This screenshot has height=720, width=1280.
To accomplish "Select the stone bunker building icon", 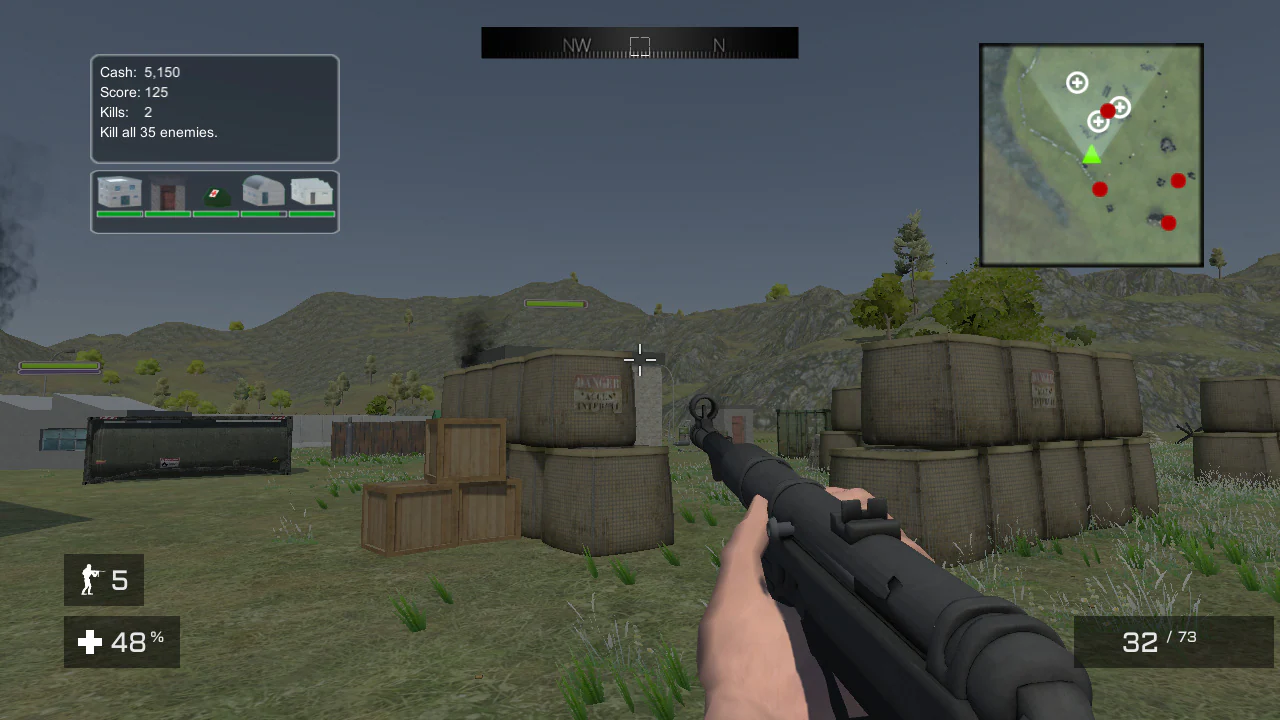I will [x=167, y=193].
